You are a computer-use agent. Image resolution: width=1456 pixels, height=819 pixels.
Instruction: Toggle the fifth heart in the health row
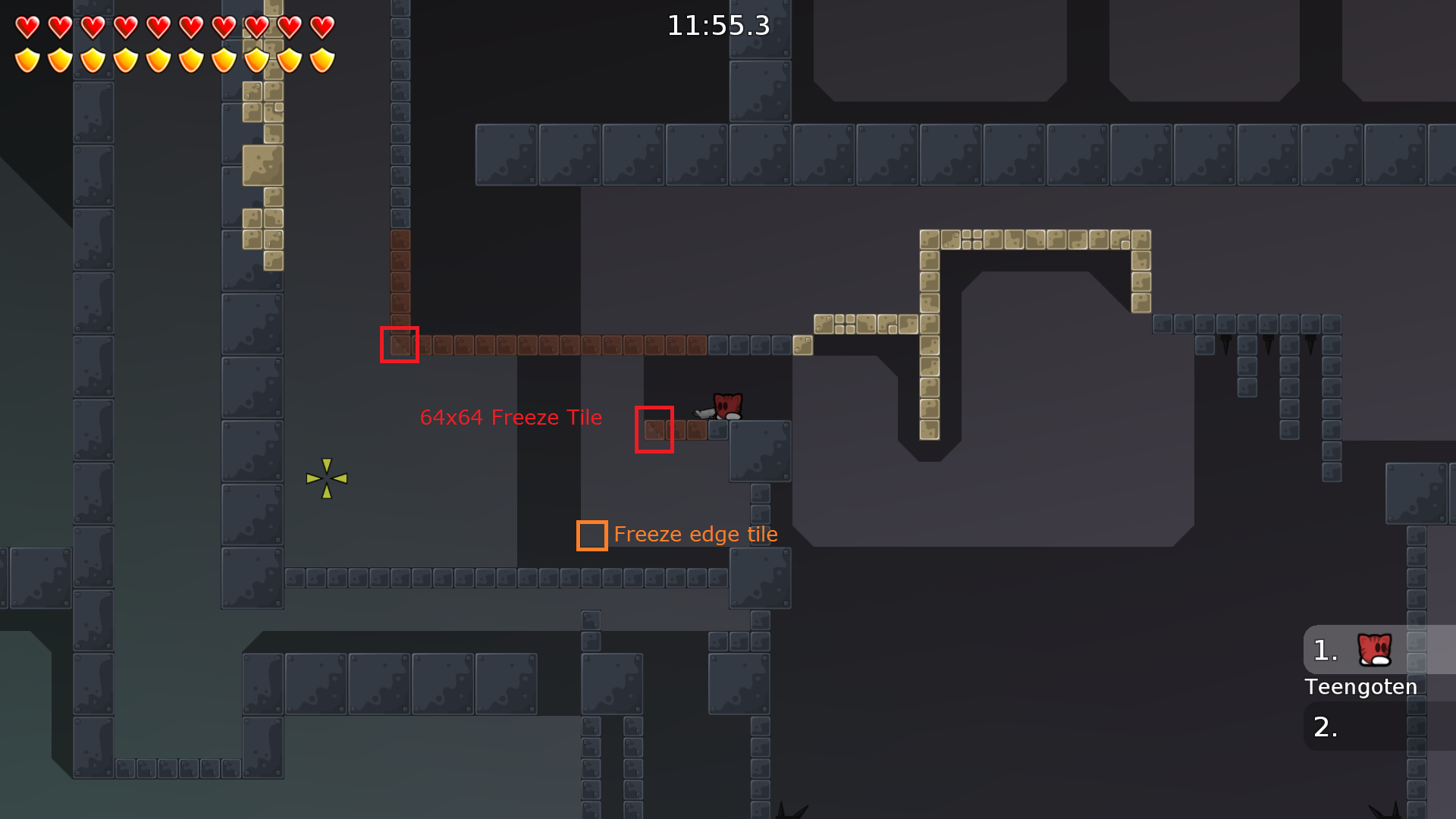[158, 26]
